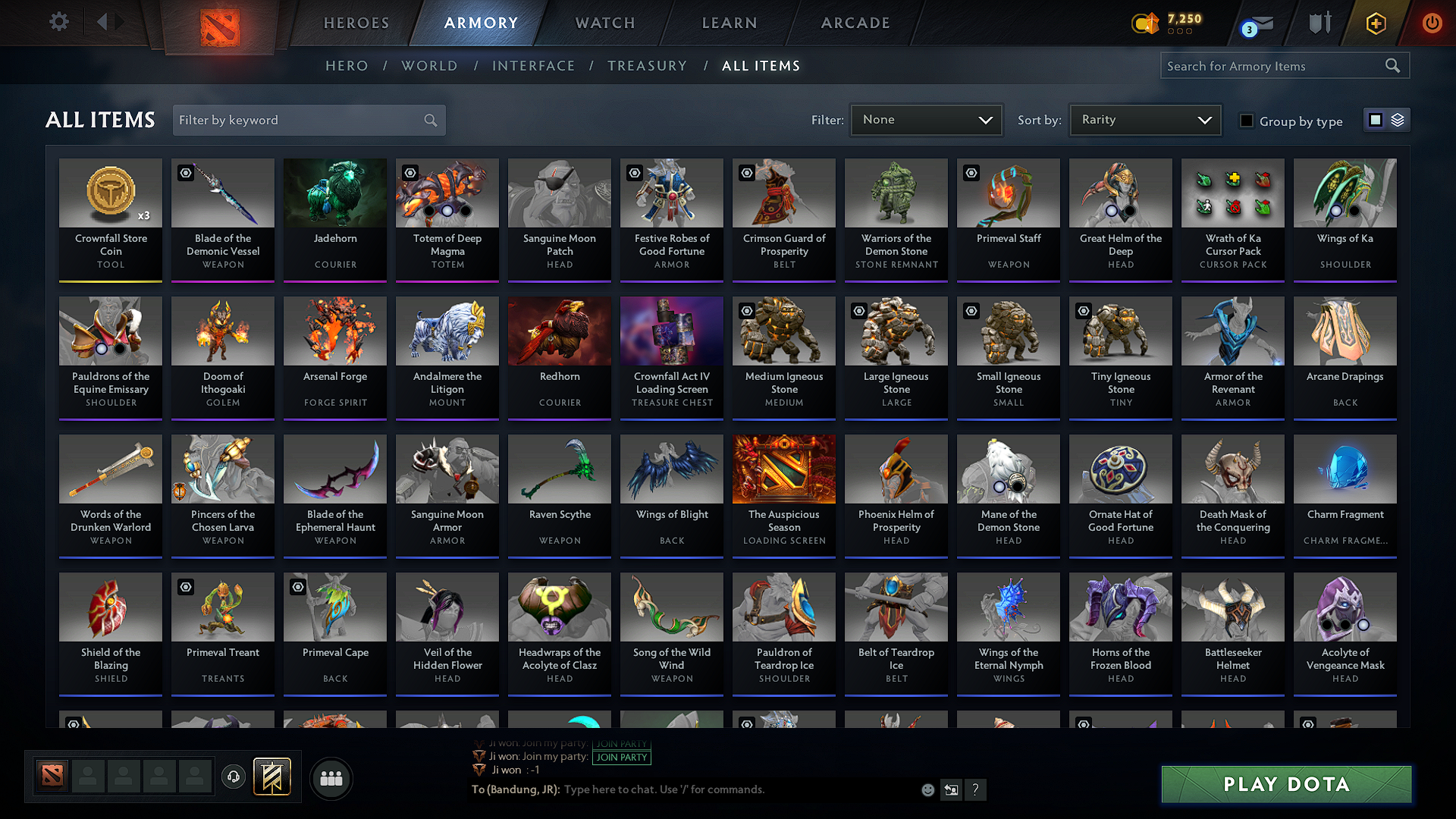
Task: Select the single item grid view toggle
Action: (x=1376, y=119)
